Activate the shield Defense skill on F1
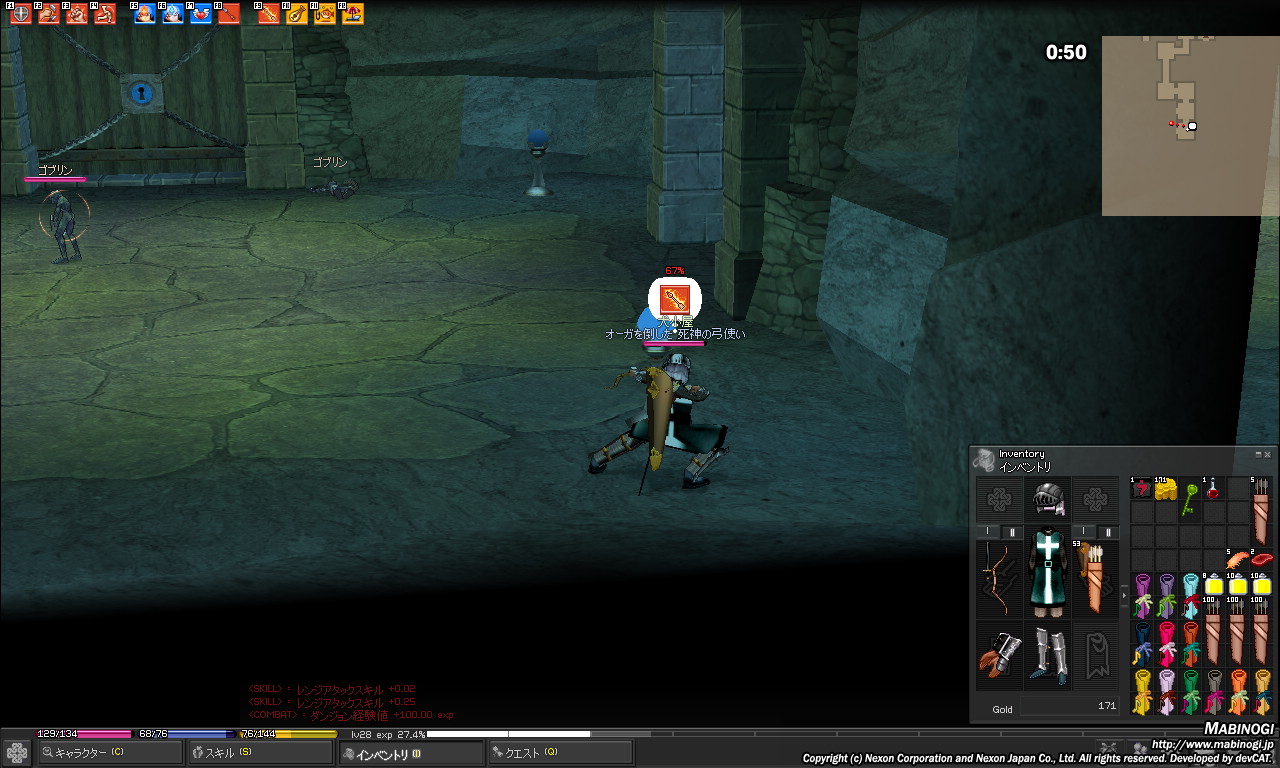The width and height of the screenshot is (1280, 768). [x=21, y=14]
